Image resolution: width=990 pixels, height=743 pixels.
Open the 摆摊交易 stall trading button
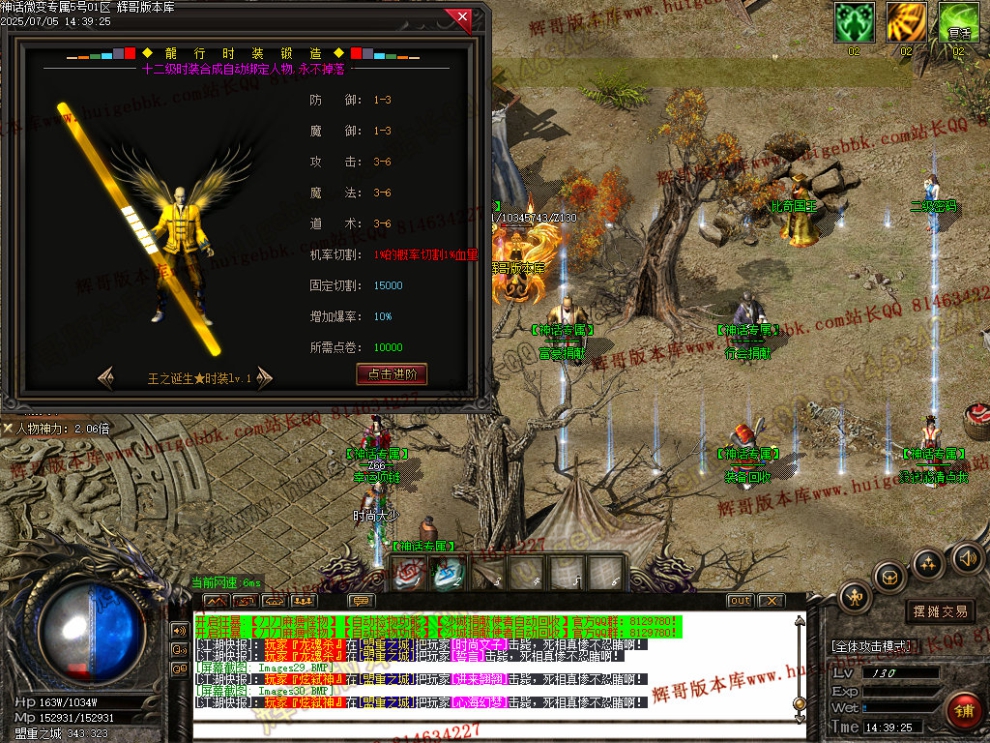(x=939, y=611)
